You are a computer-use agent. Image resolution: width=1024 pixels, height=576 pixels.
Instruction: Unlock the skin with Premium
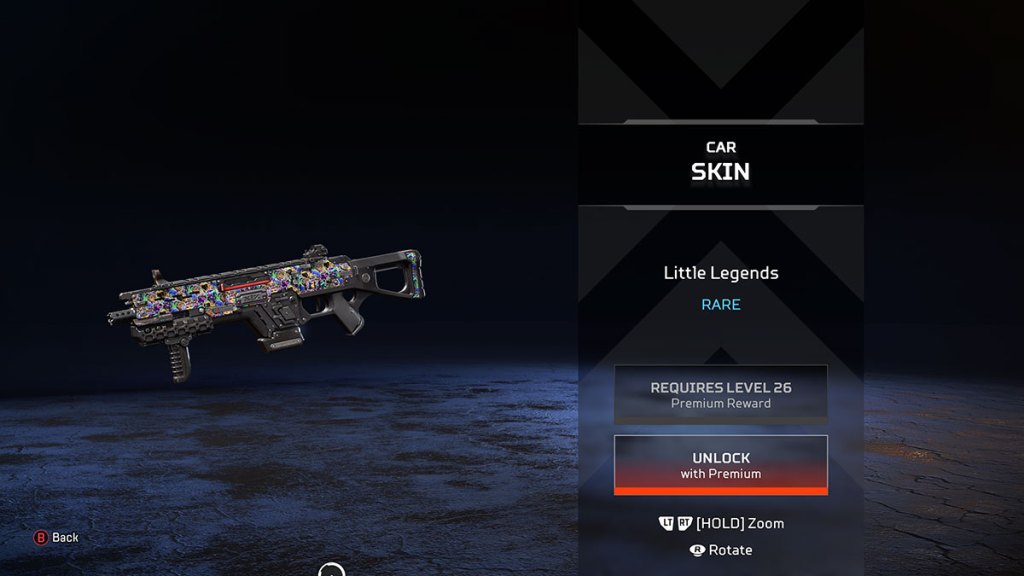coord(720,465)
